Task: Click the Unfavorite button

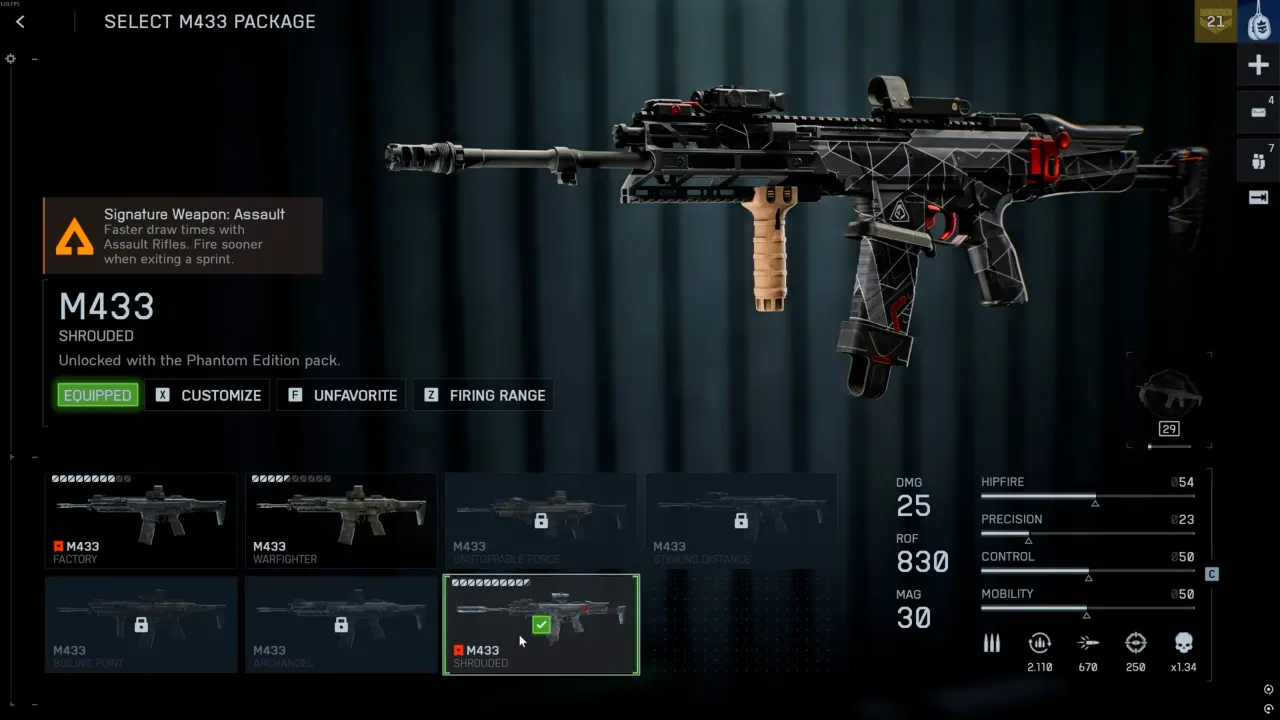Action: point(342,395)
